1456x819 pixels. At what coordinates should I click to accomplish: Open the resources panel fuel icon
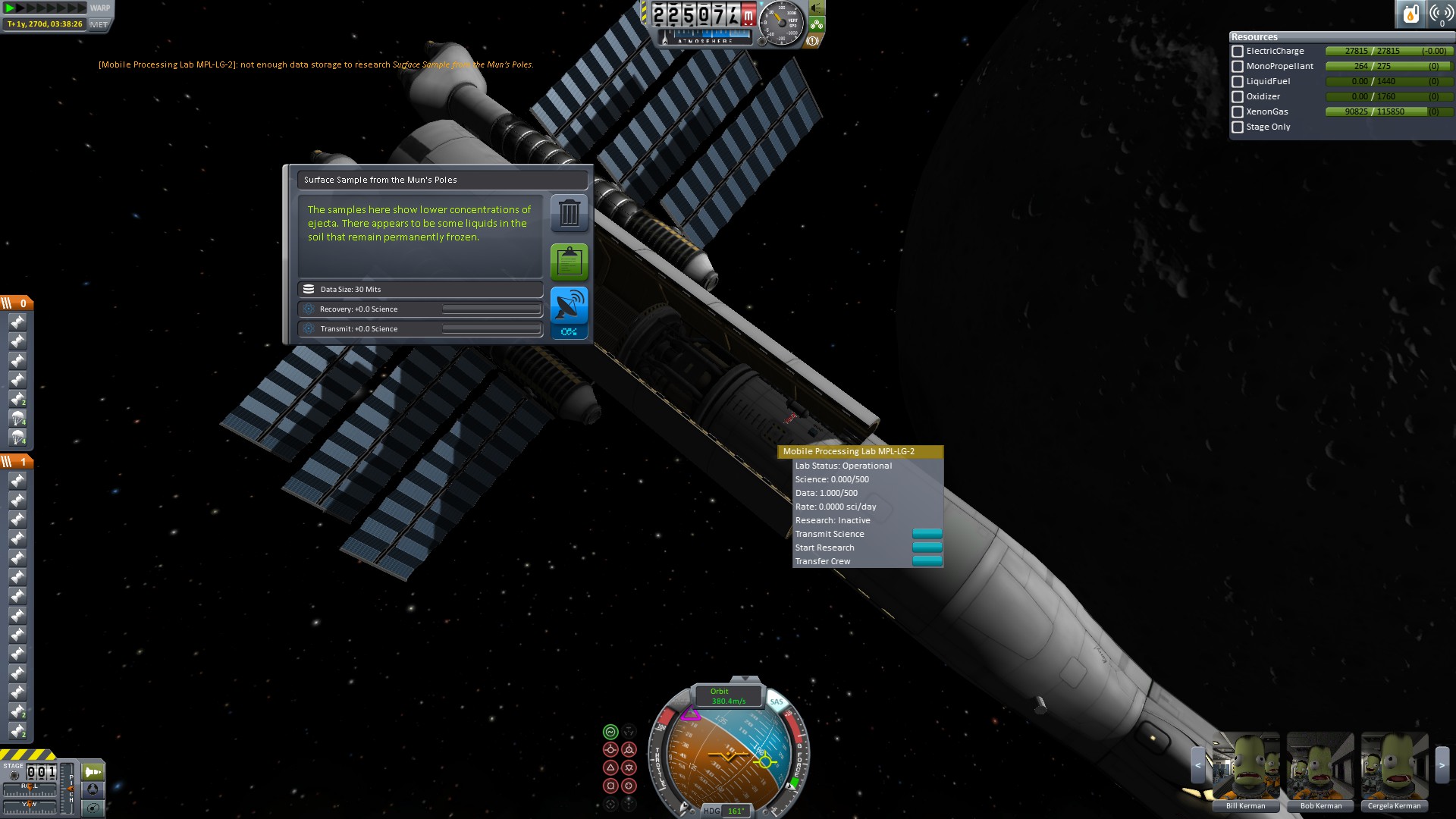(x=1410, y=14)
